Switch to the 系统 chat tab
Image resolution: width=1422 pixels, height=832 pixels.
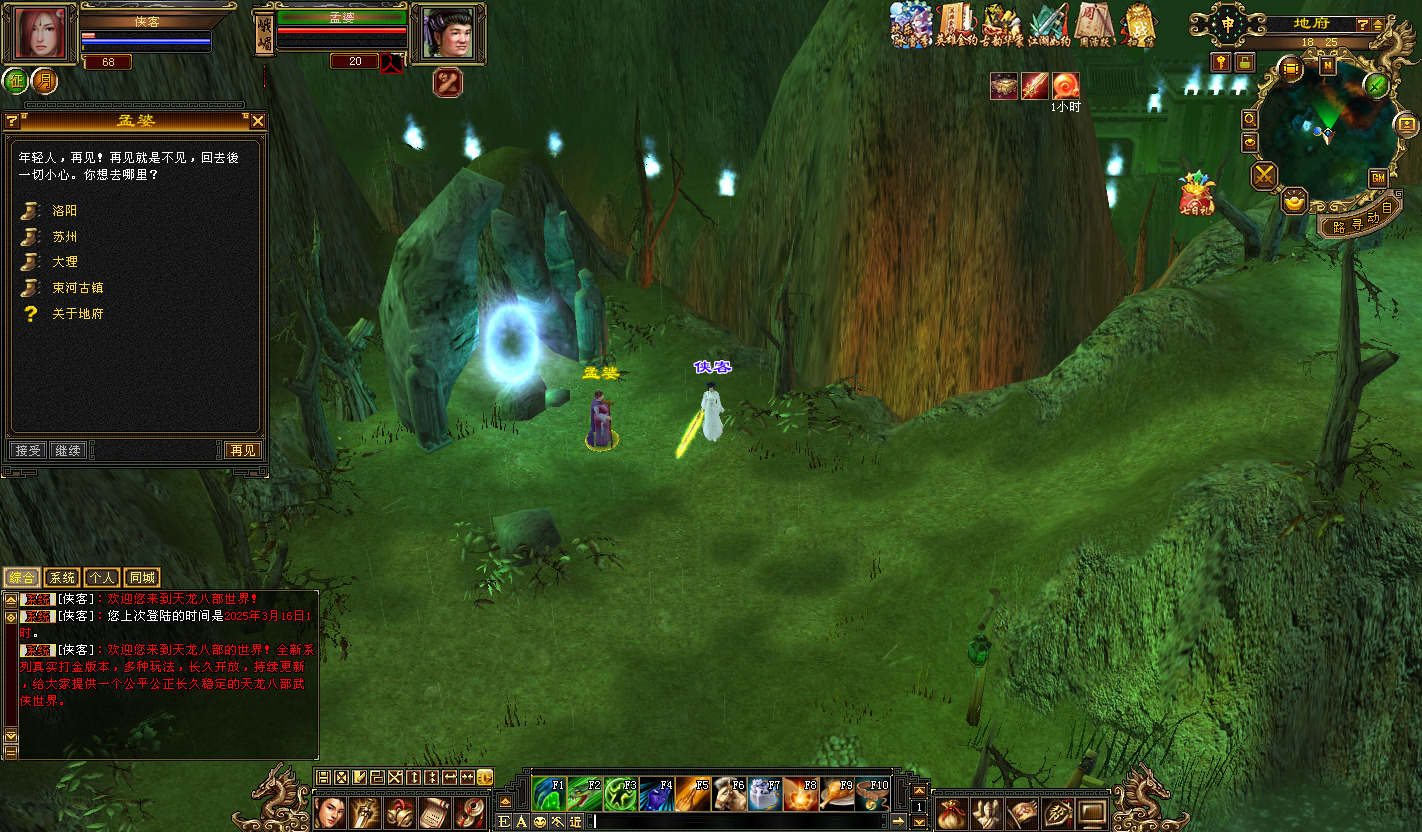61,578
